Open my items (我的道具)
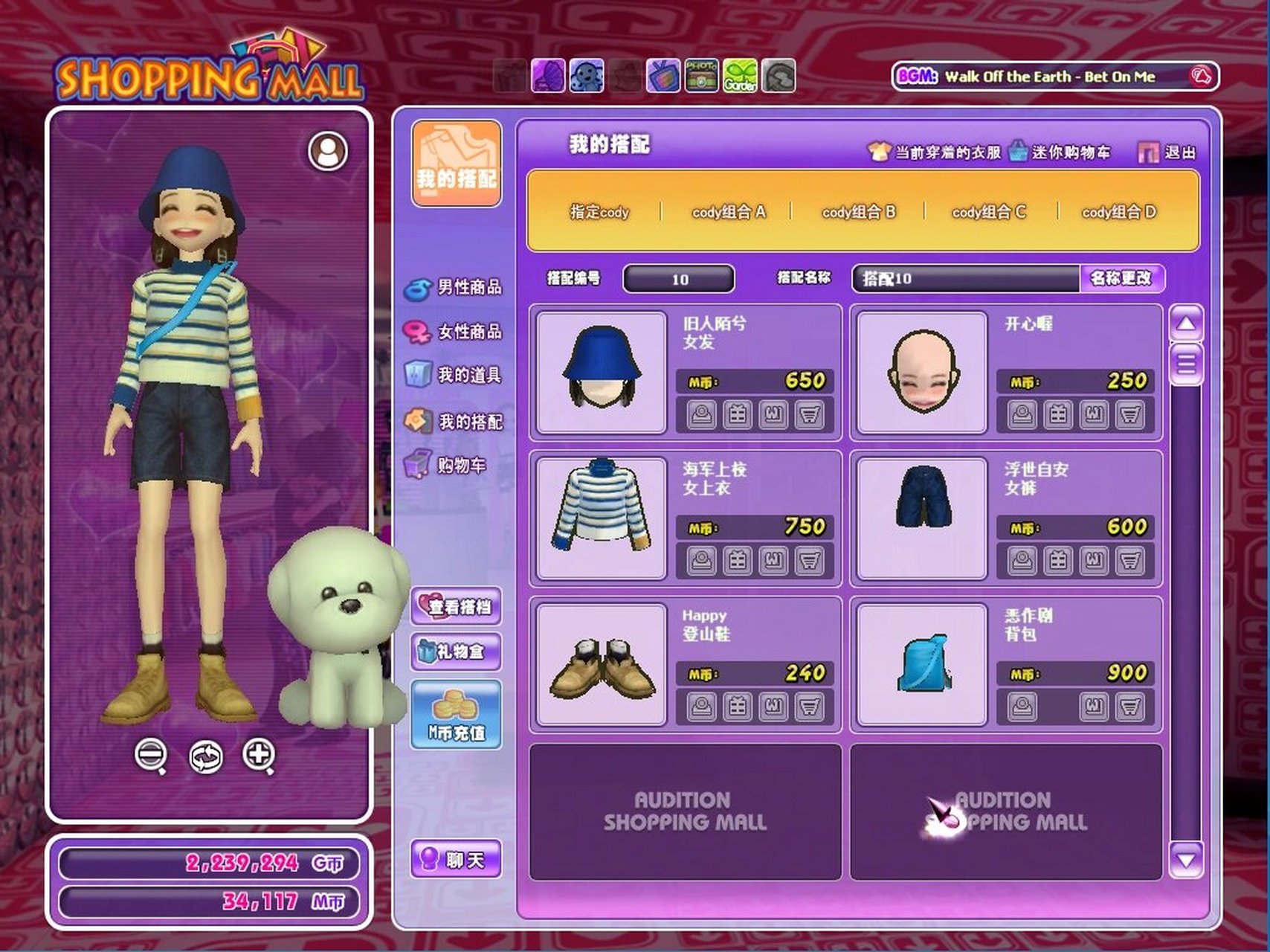This screenshot has height=952, width=1270. 455,375
